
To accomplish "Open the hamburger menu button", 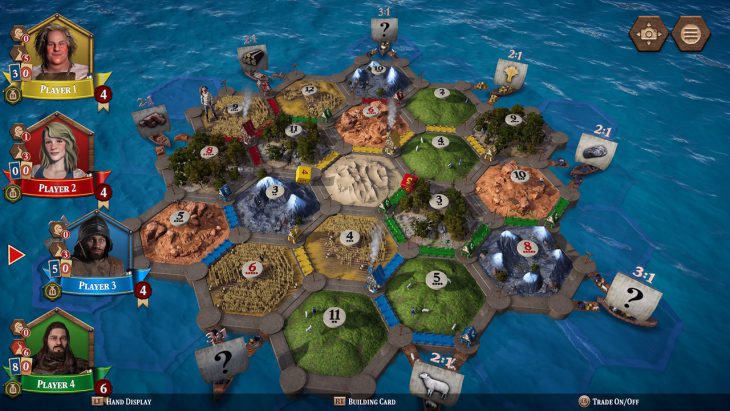I will pyautogui.click(x=690, y=33).
